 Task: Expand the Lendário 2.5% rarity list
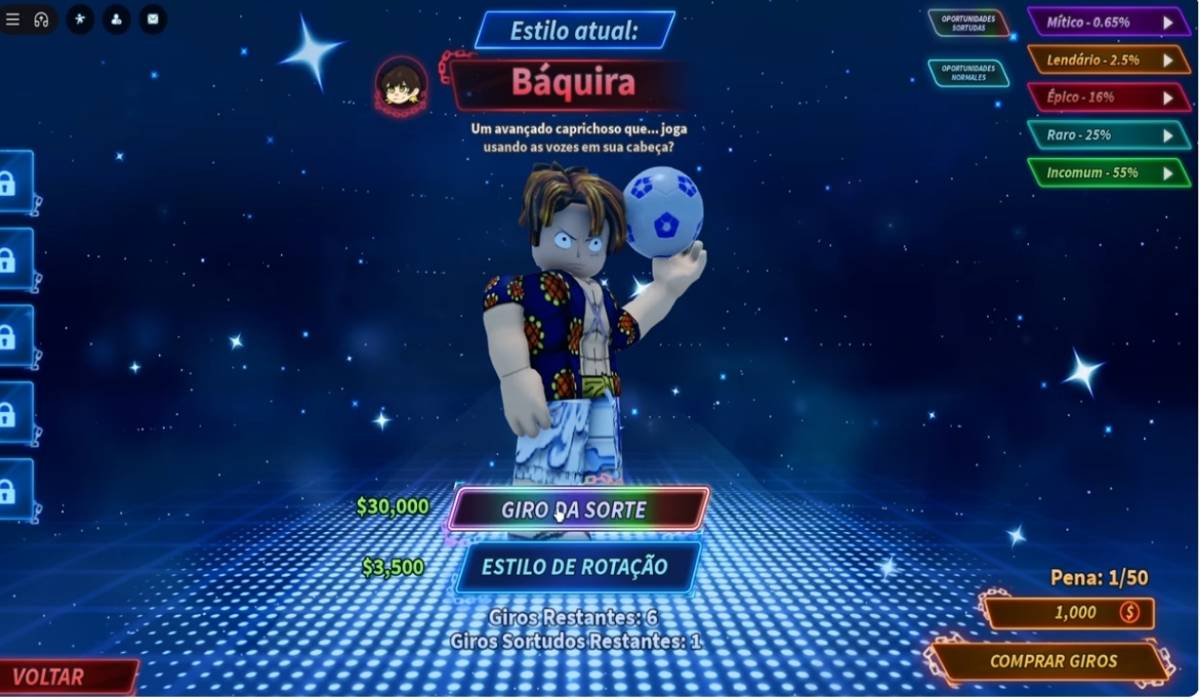(x=1108, y=59)
